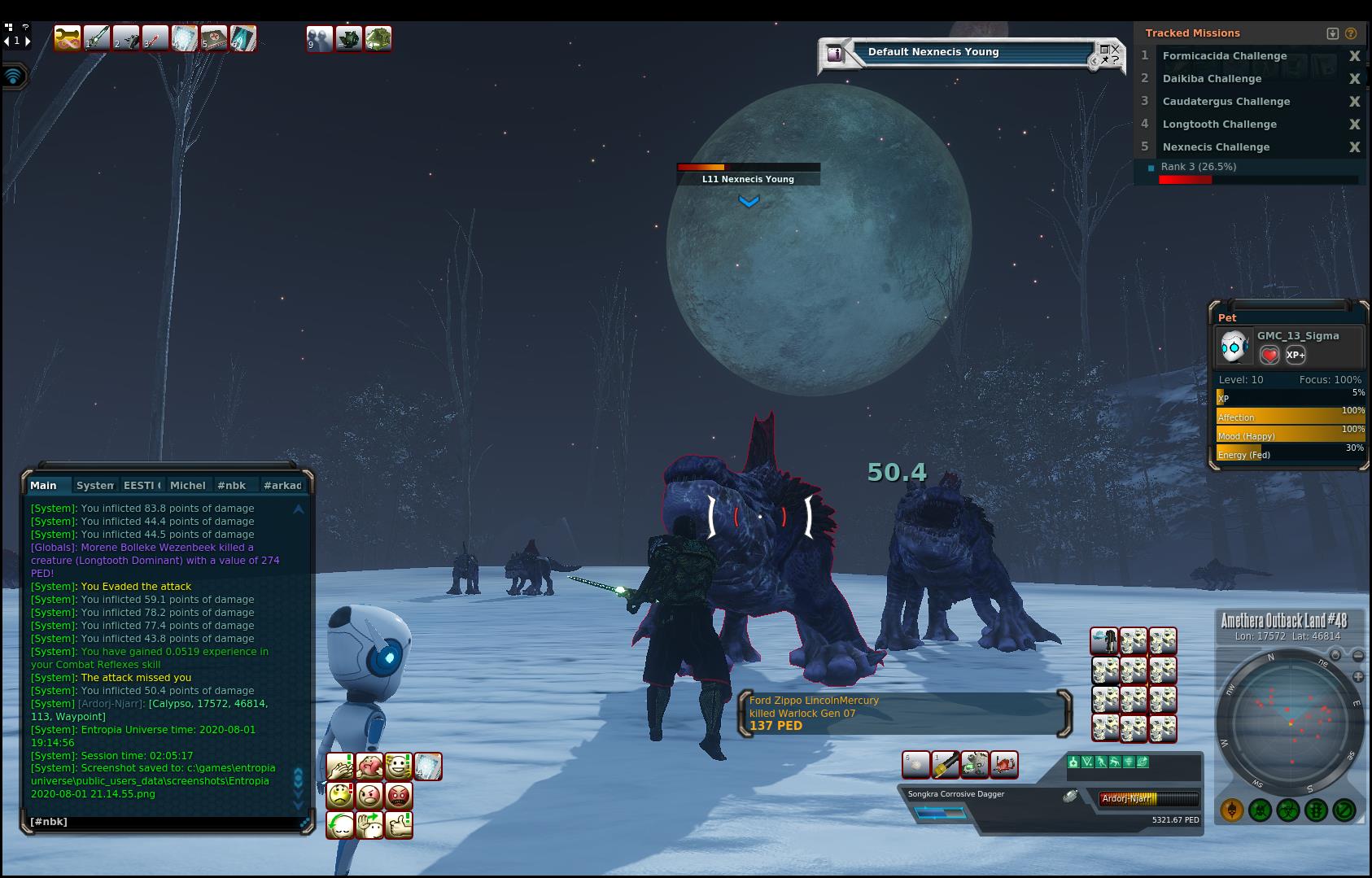Viewport: 1372px width, 878px height.
Task: Open the #nbk chat tab
Action: tap(232, 486)
